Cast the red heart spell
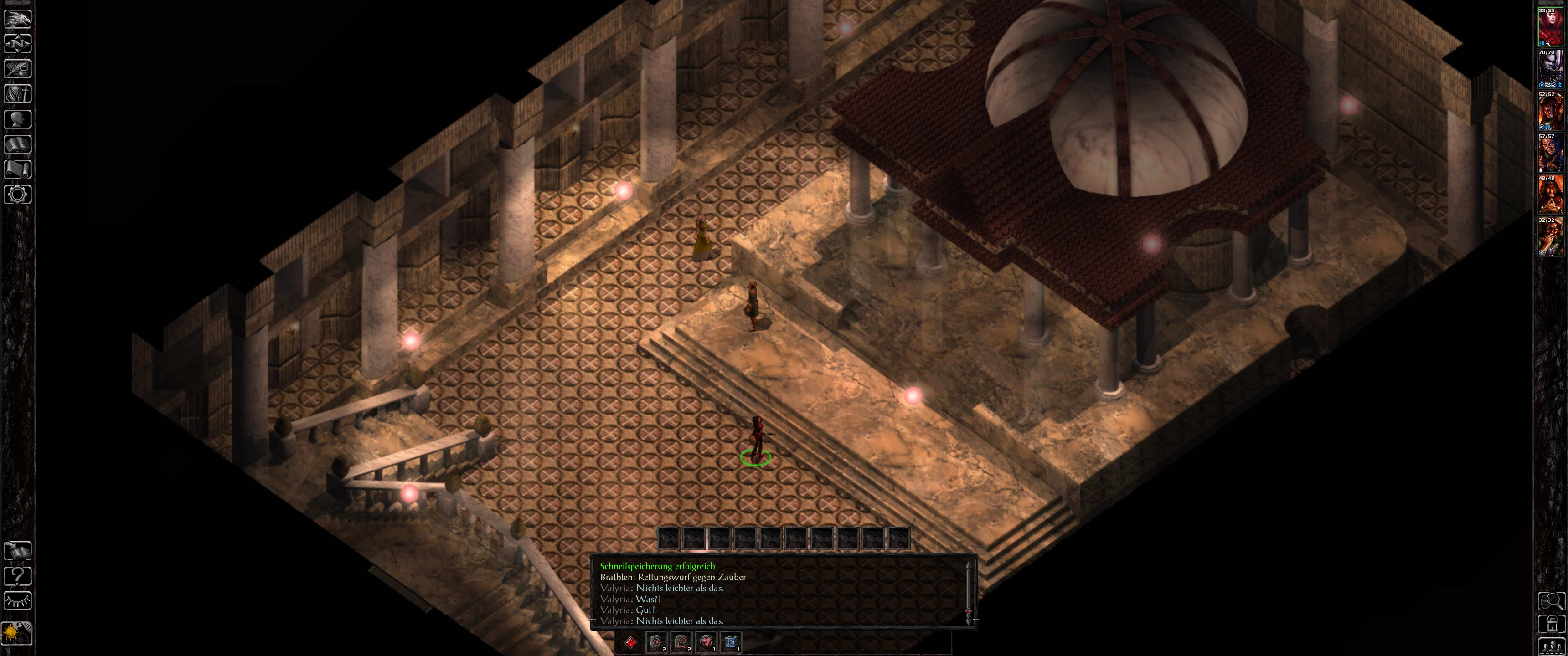 point(707,642)
